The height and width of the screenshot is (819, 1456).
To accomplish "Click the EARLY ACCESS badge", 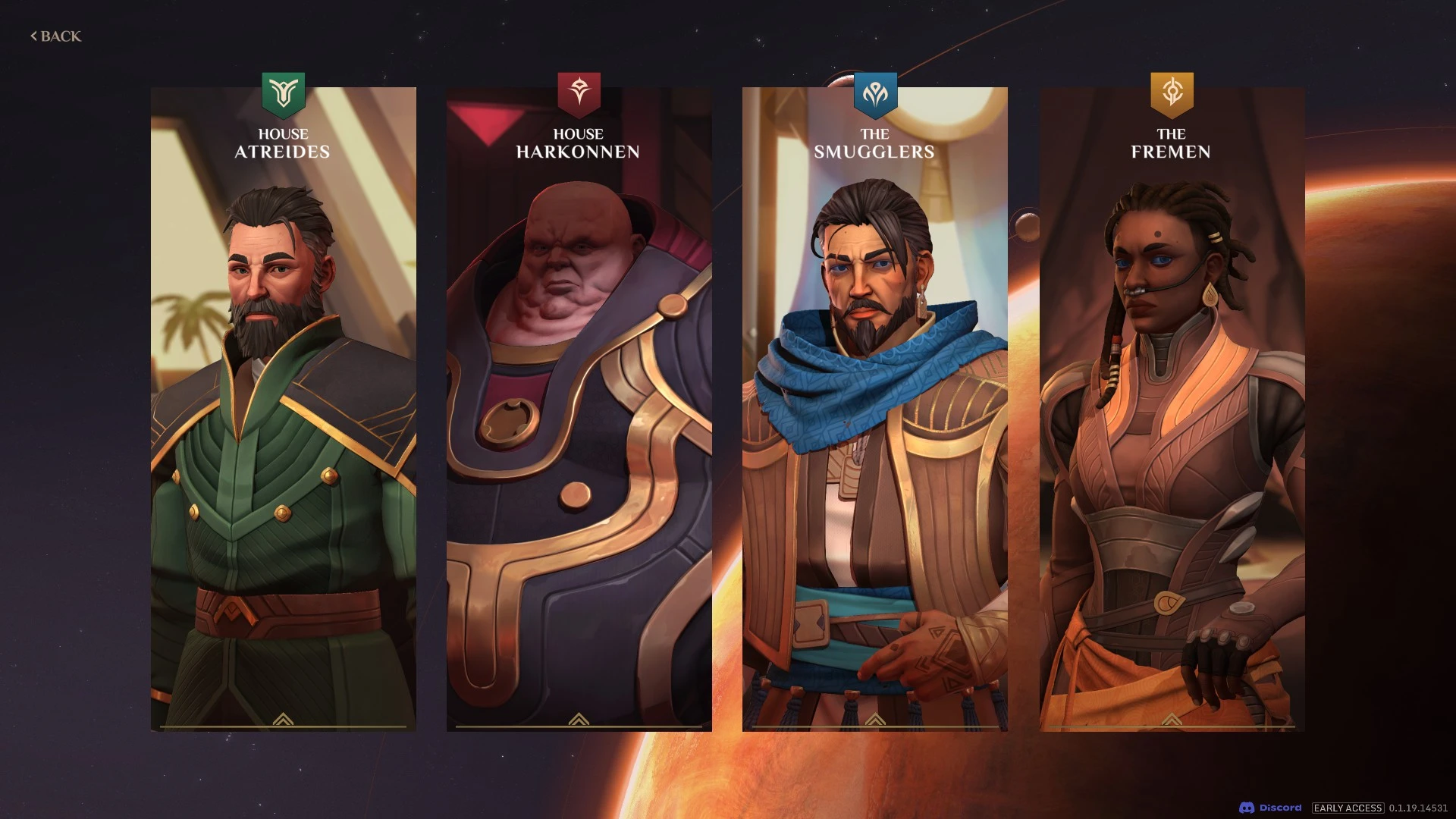I will [x=1349, y=808].
